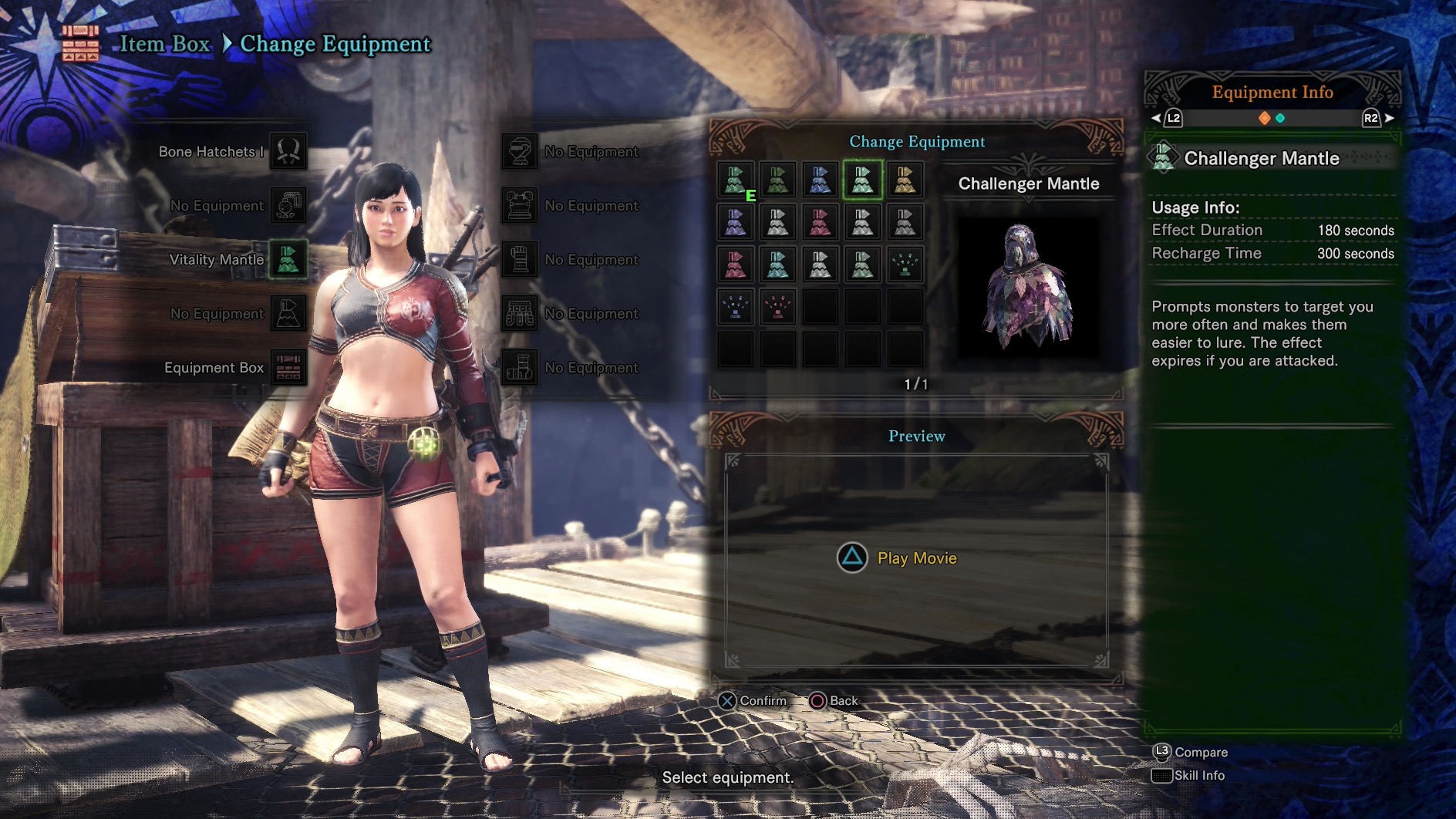Viewport: 1456px width, 819px height.
Task: Choose the gold-colored mantle icon
Action: (x=905, y=180)
